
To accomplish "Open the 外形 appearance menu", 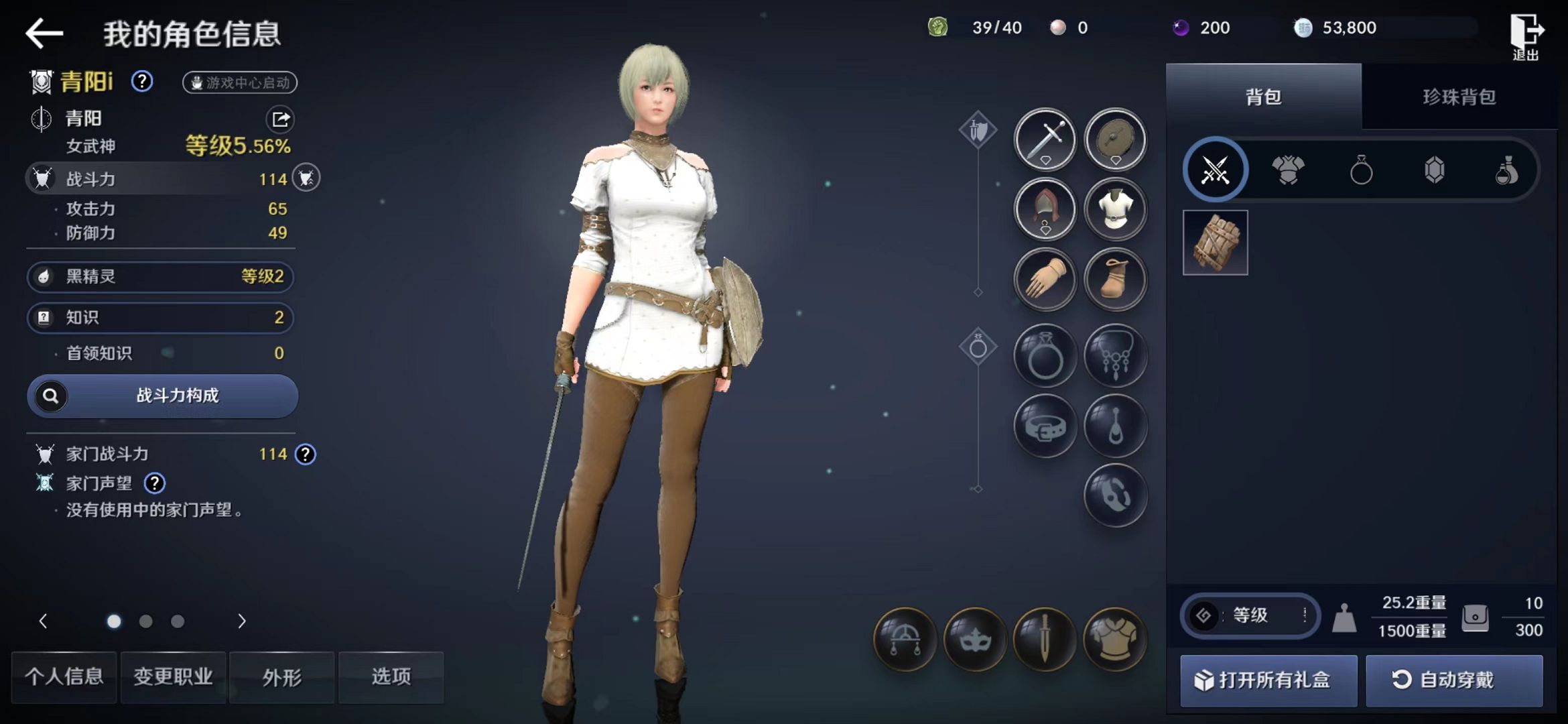I will (x=282, y=677).
